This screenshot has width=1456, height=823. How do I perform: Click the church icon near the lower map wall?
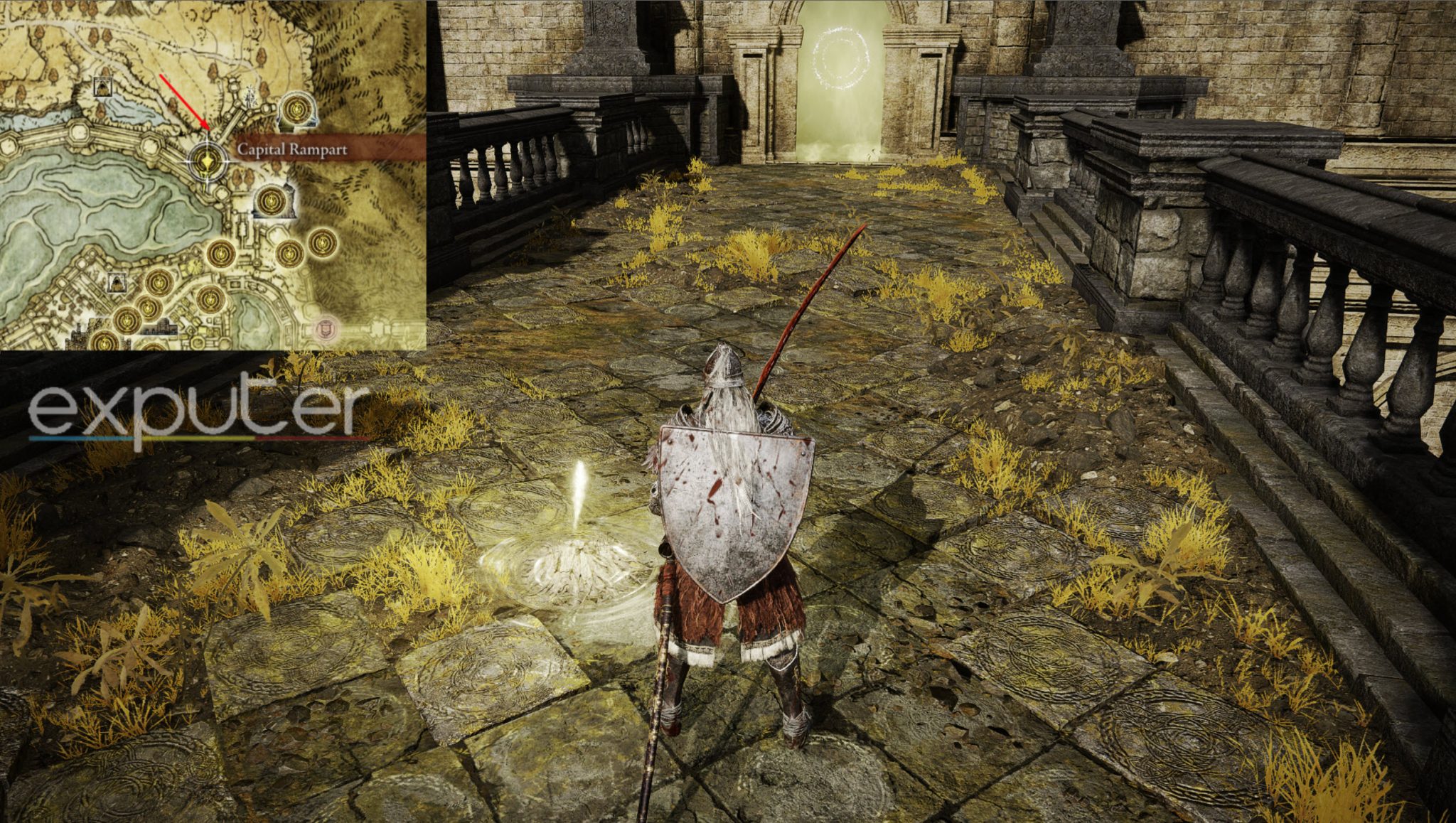117,284
